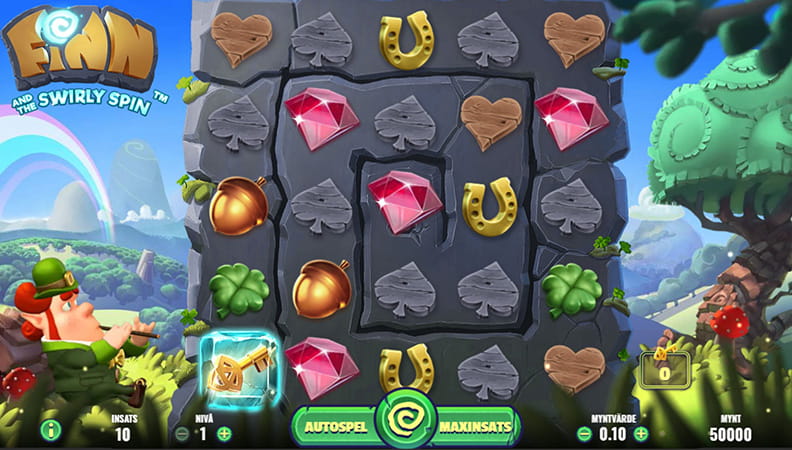Decrease the Nivå bet level
Image resolution: width=792 pixels, height=450 pixels.
182,433
